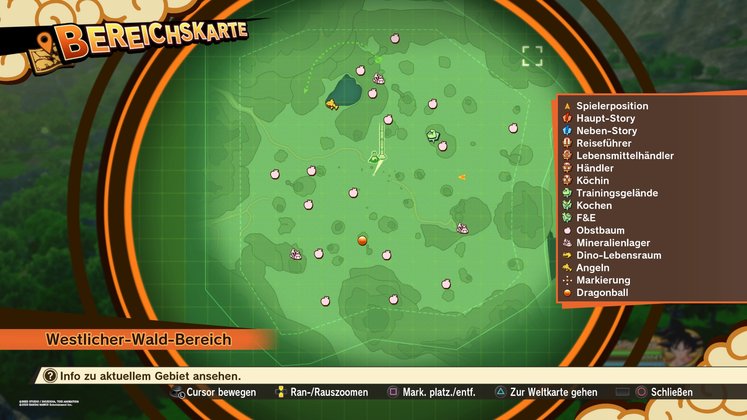Select Obstbaum in the map legend
Screen dimensions: 747x420
pyautogui.click(x=601, y=230)
